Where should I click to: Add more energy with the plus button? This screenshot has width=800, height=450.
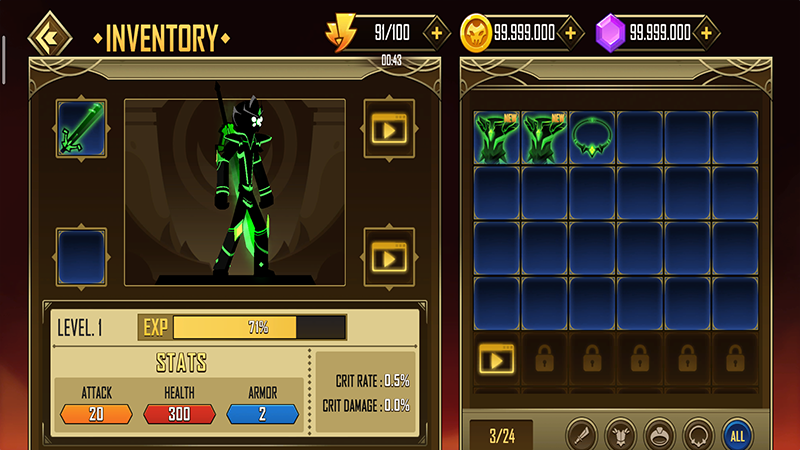(x=436, y=33)
